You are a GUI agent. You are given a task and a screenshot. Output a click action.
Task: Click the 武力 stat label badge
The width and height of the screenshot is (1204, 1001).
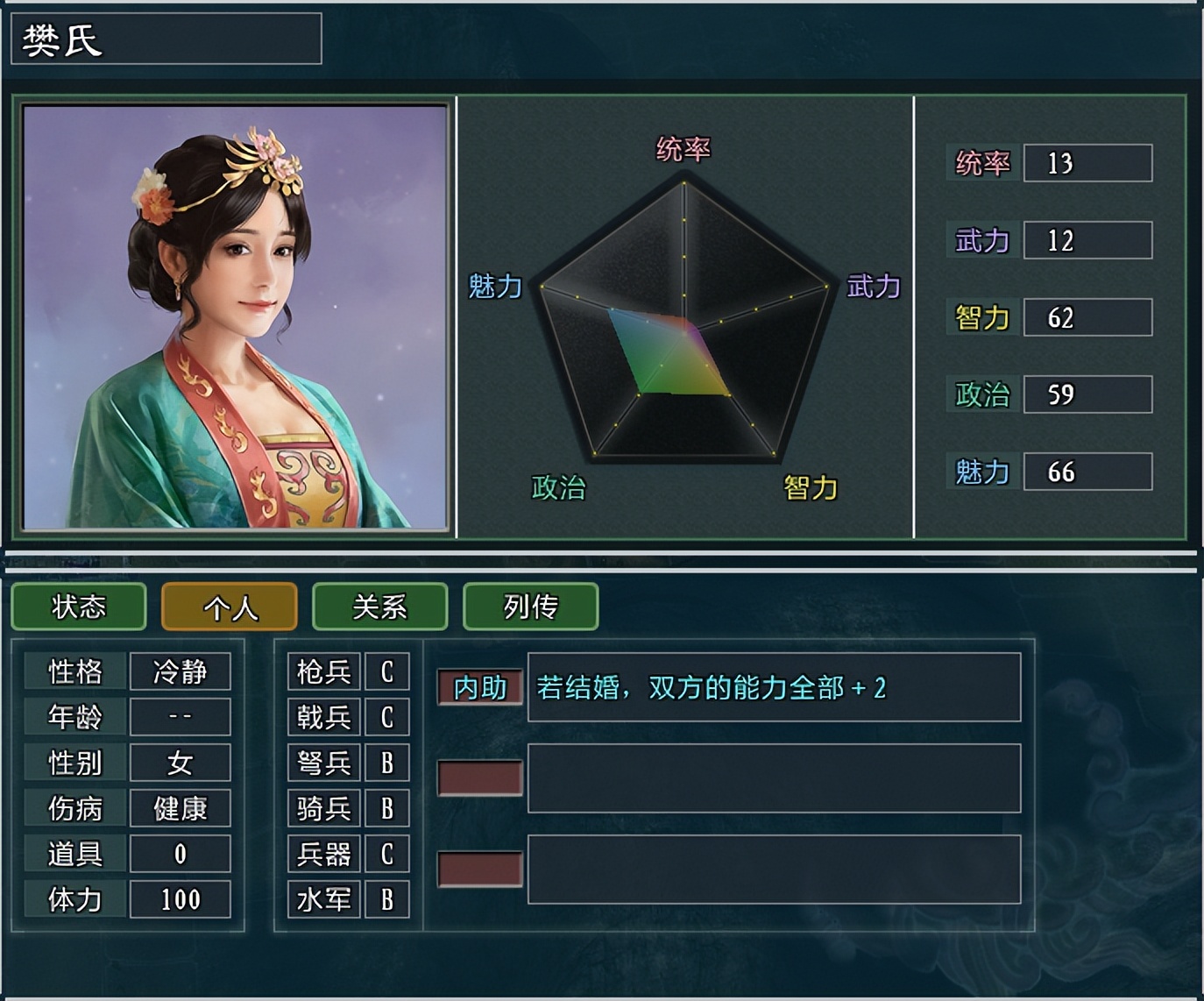[982, 240]
